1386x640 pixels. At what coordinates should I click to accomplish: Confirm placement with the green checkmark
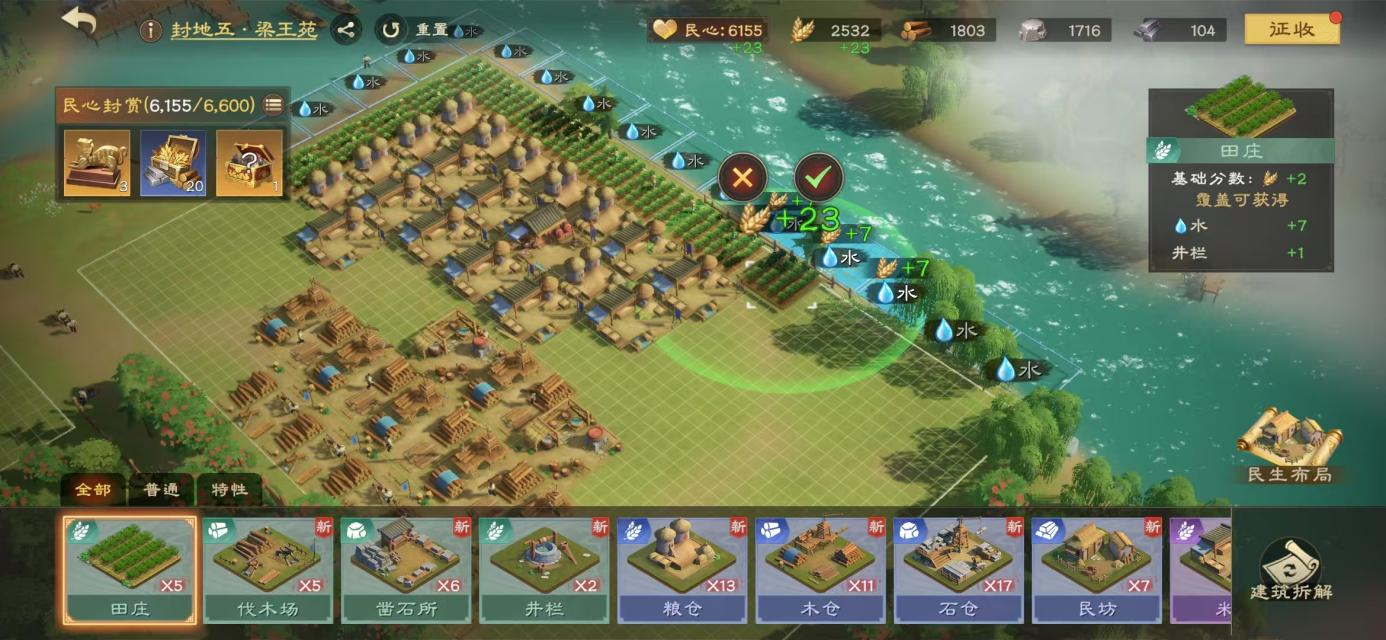(x=818, y=178)
